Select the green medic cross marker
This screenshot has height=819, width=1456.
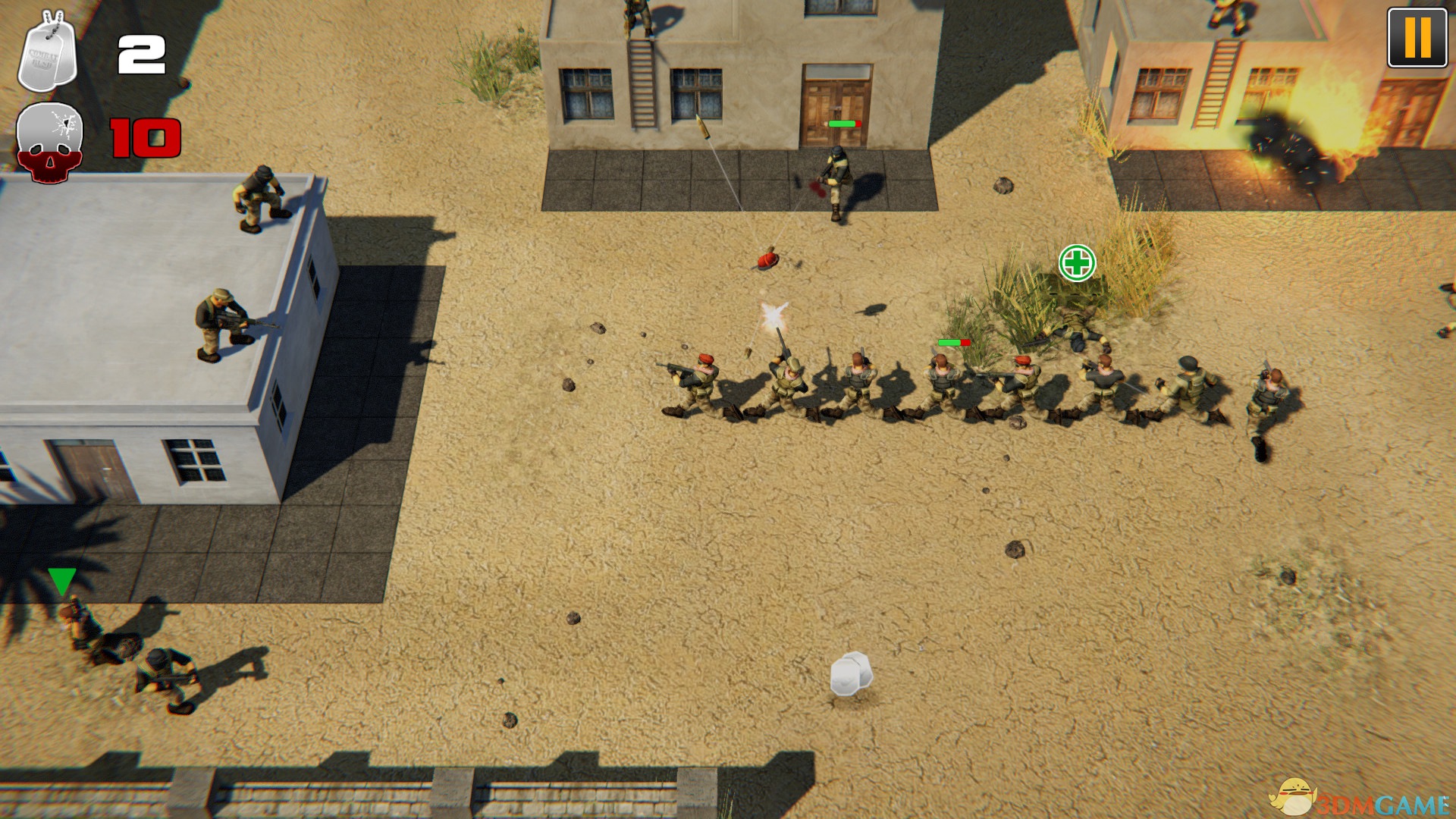[x=1077, y=263]
